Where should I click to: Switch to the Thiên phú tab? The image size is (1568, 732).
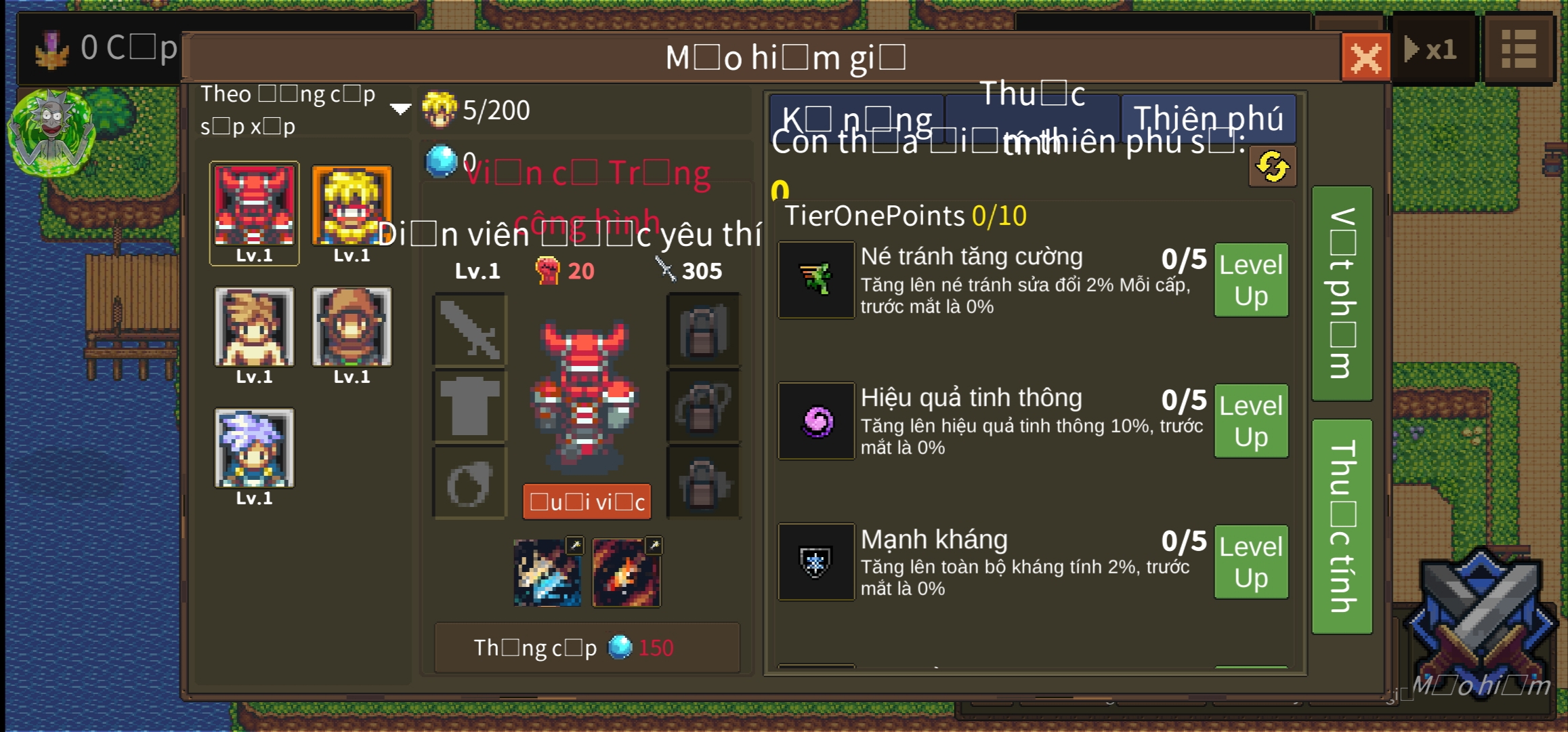(1208, 118)
